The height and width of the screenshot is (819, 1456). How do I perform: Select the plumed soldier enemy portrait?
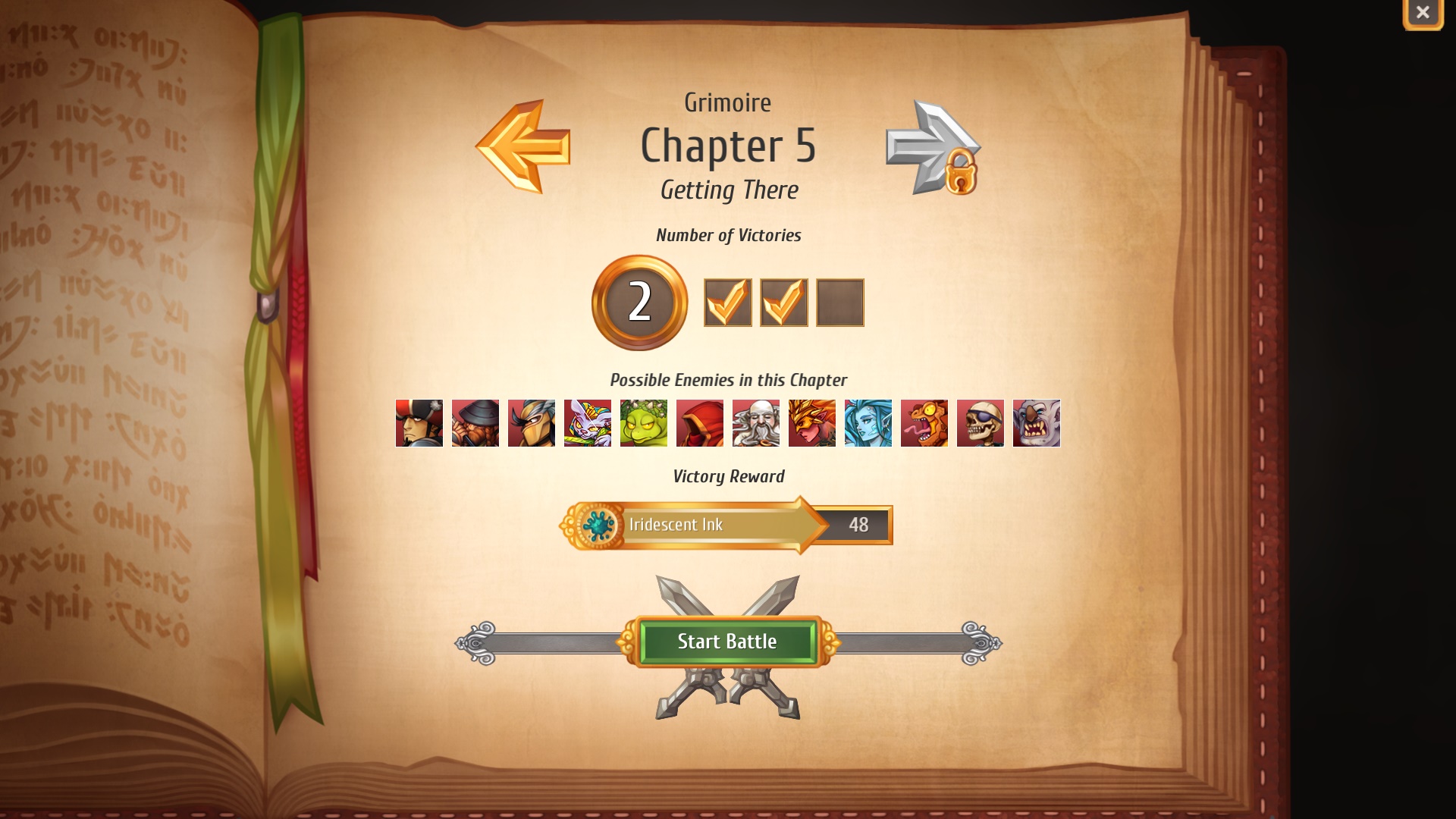tap(419, 423)
